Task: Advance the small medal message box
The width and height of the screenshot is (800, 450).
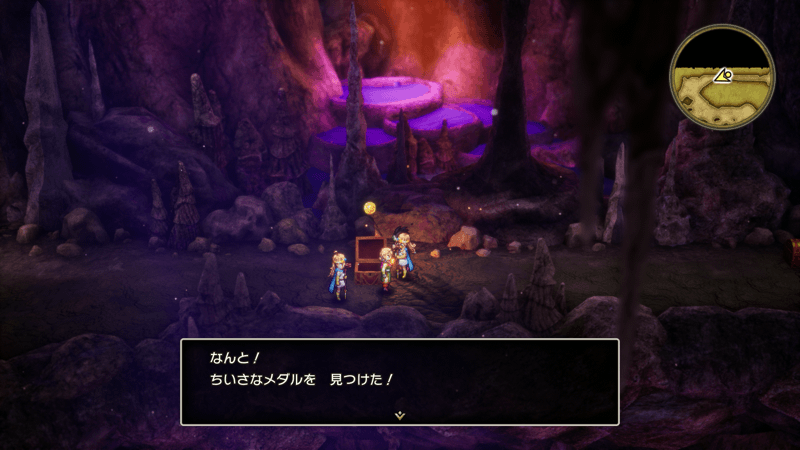Action: pyautogui.click(x=399, y=380)
